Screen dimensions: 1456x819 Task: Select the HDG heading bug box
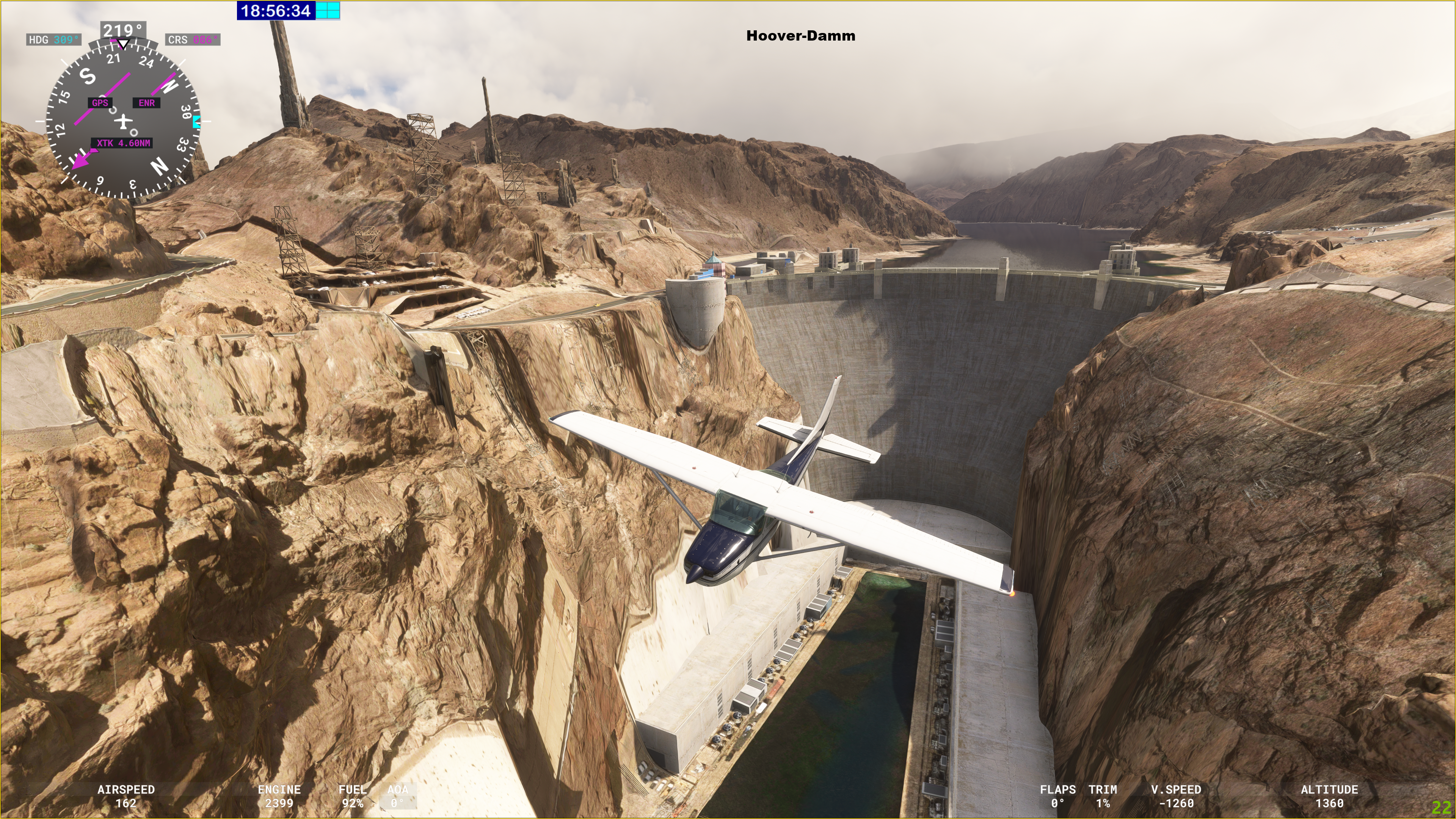(x=54, y=39)
